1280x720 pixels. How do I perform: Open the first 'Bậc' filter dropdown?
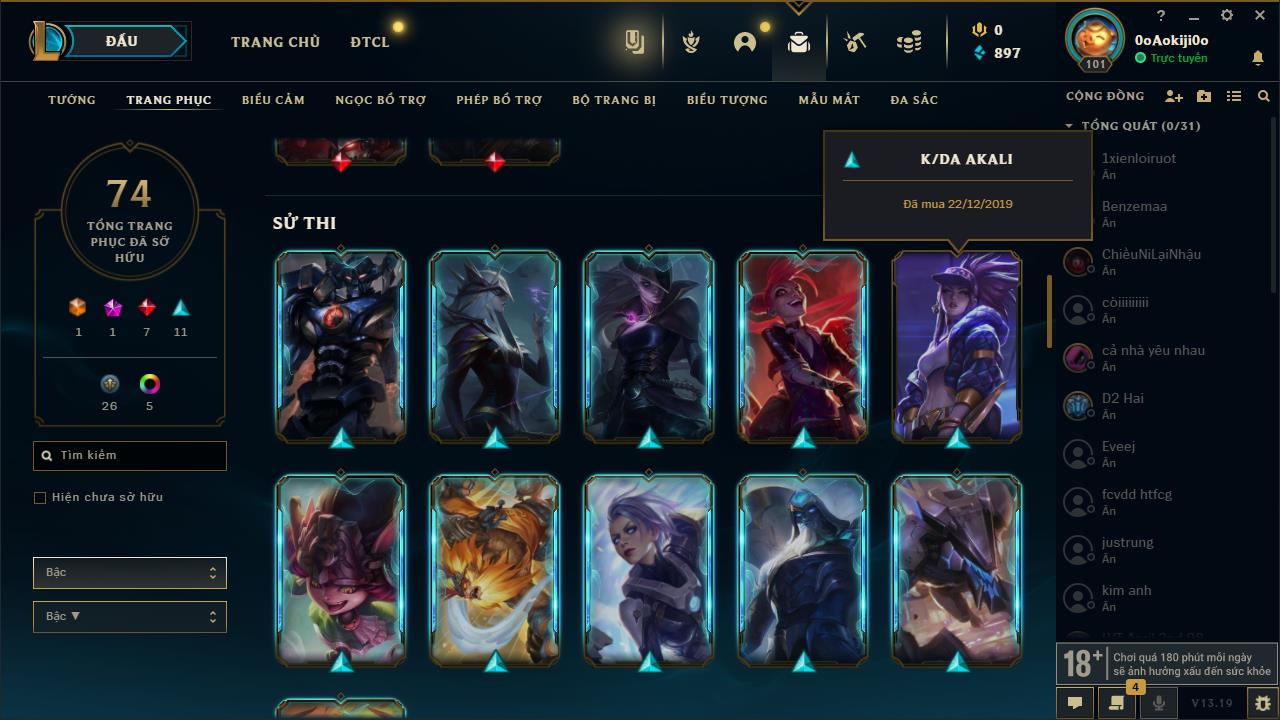click(x=129, y=572)
